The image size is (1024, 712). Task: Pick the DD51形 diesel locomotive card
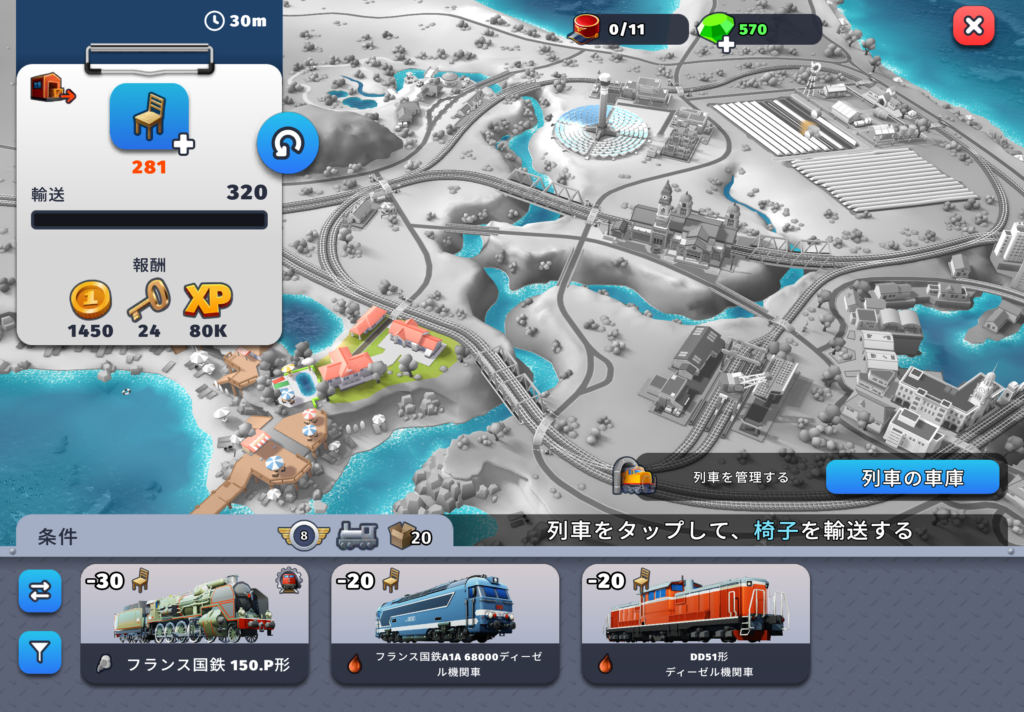695,624
